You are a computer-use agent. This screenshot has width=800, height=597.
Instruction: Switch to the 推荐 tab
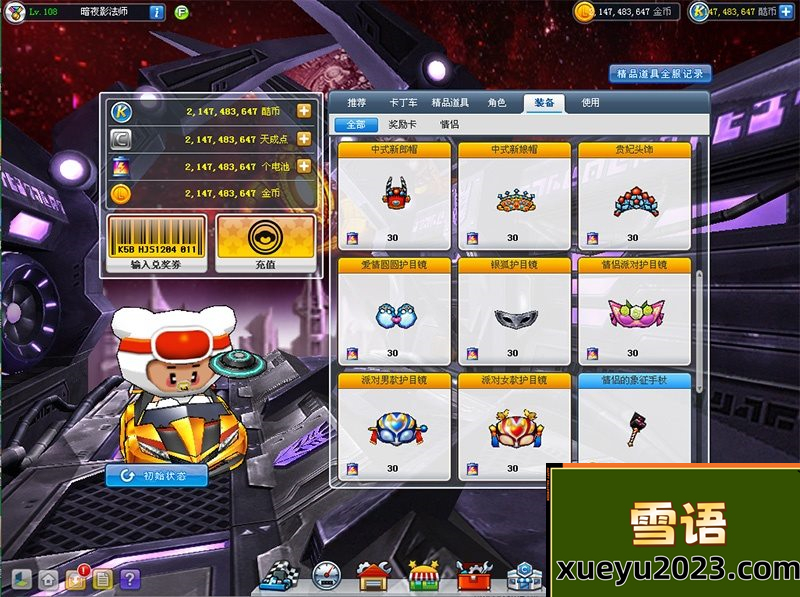coord(356,102)
